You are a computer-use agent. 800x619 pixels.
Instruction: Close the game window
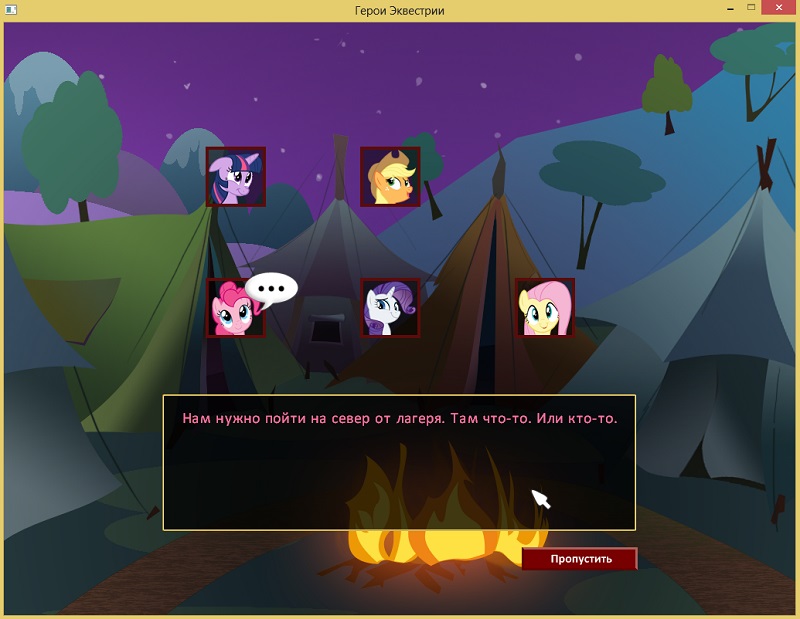click(x=776, y=9)
